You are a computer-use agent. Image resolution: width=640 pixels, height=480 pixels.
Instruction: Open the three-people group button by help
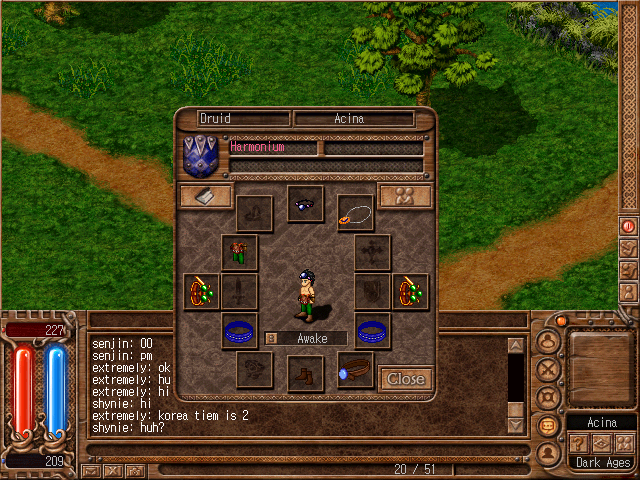coord(624,443)
